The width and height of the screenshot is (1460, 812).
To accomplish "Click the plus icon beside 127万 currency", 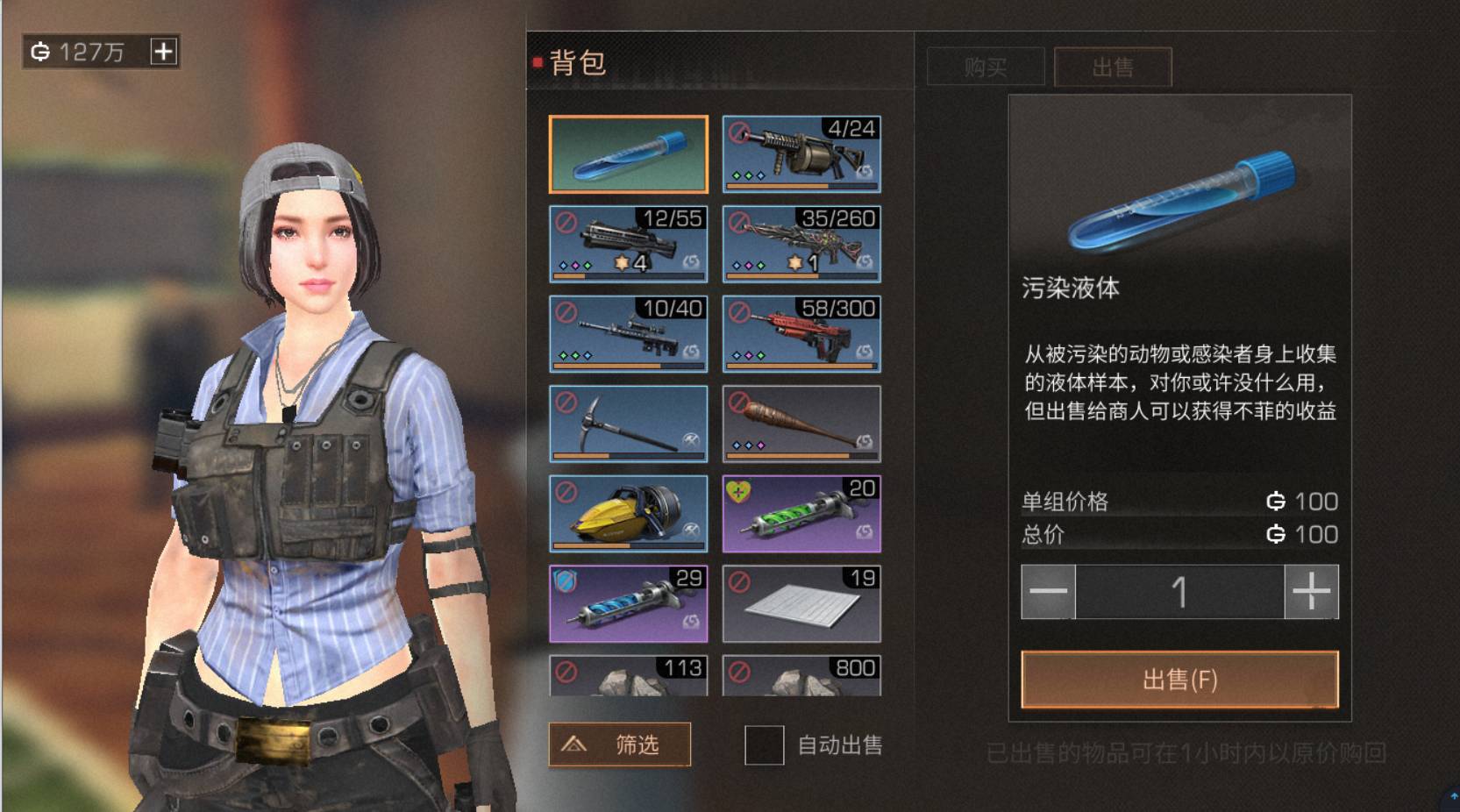I will coord(162,51).
